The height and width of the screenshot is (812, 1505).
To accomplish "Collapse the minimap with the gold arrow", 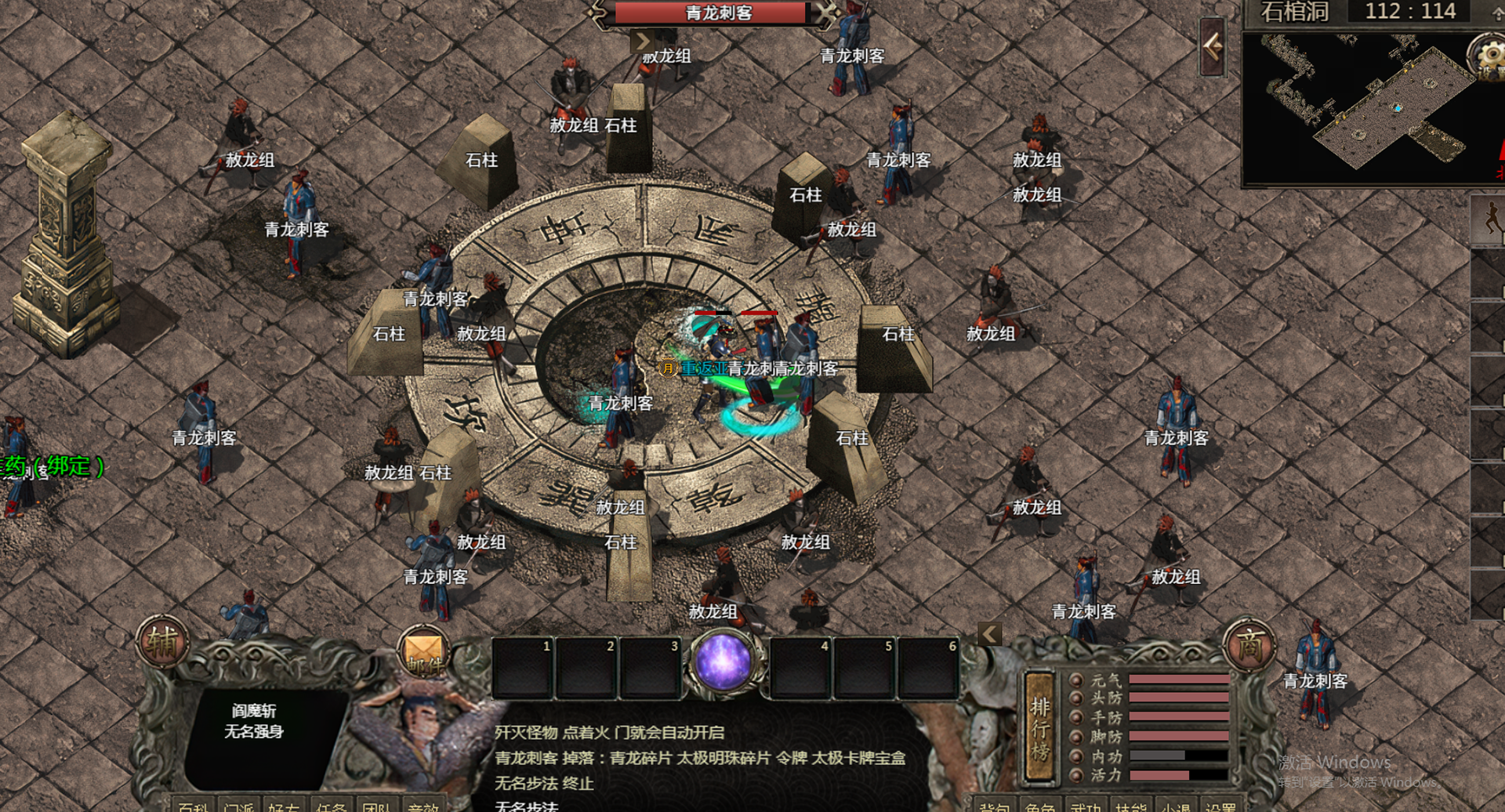I will (x=1213, y=47).
